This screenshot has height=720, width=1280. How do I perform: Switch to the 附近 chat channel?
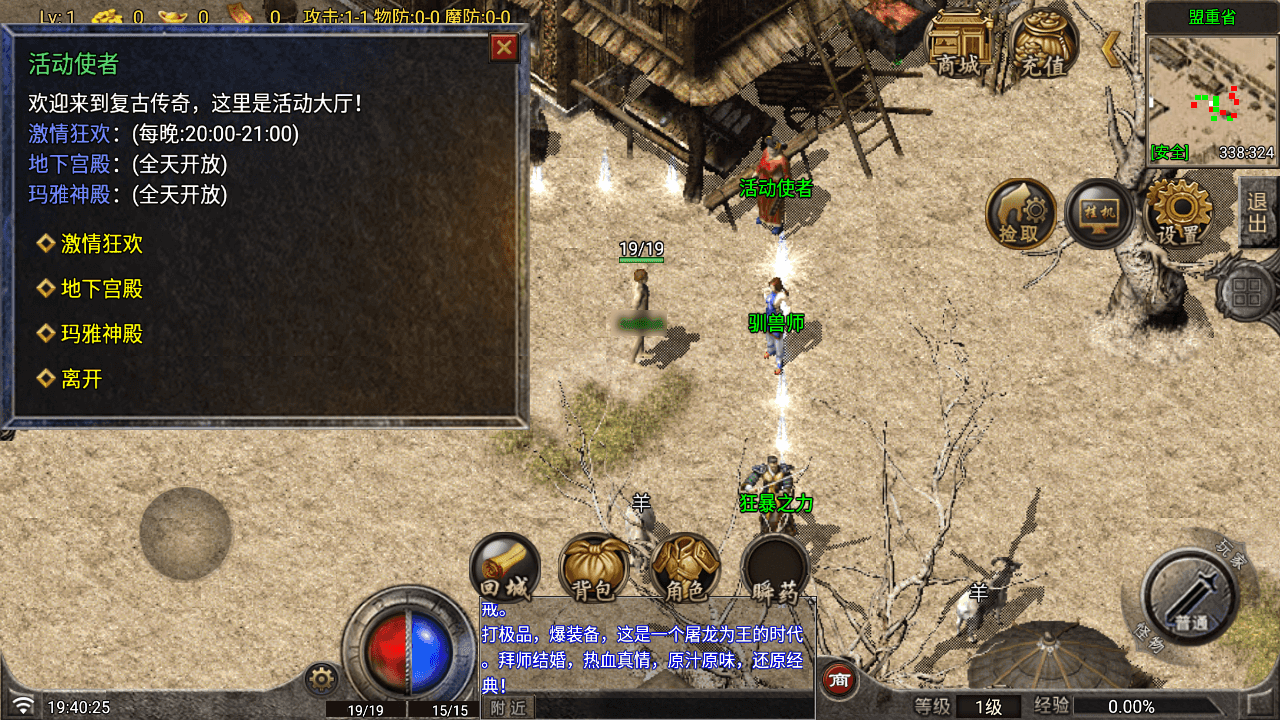(x=508, y=708)
